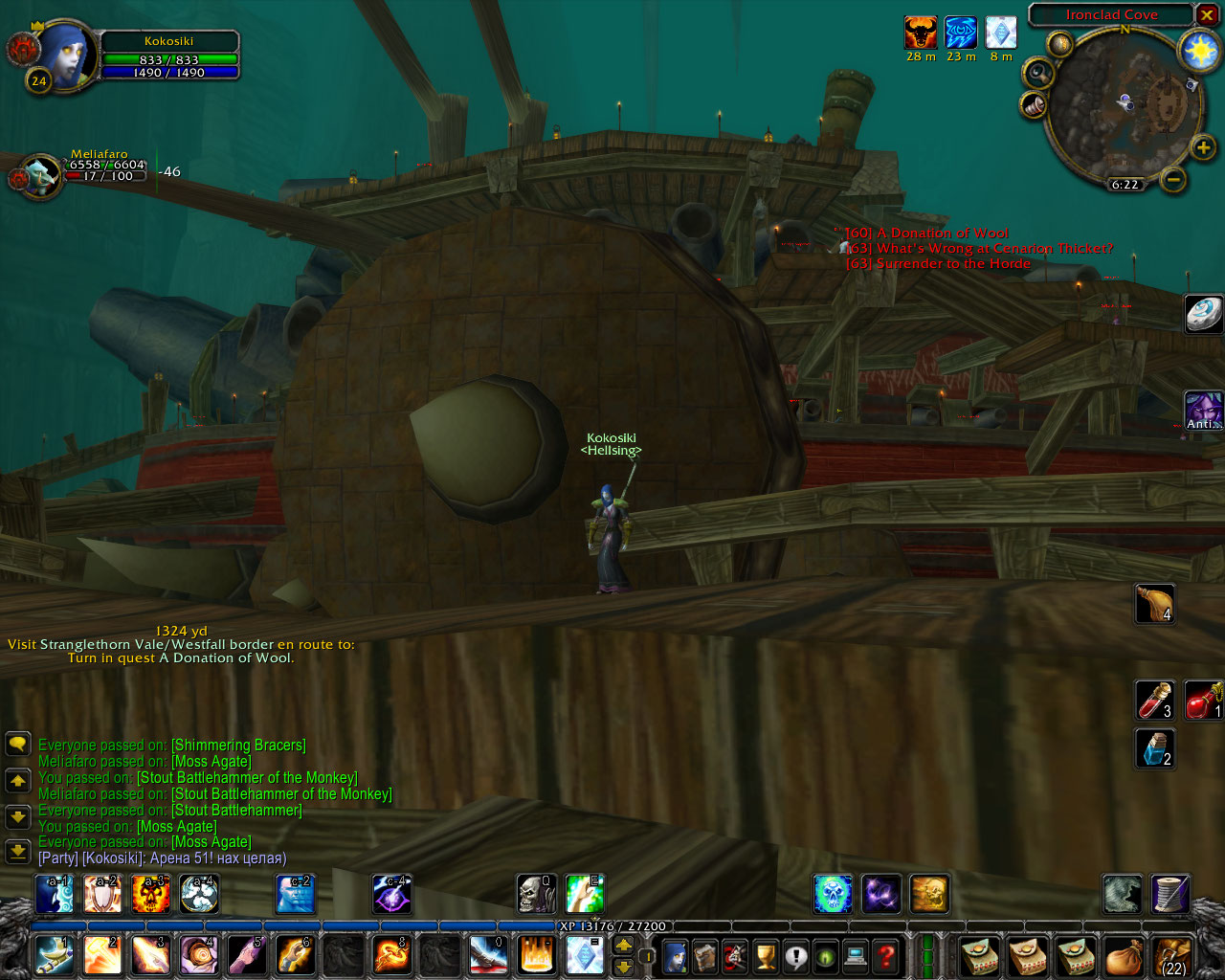Use the spool of thread tailoring icon
The image size is (1225, 980).
click(x=1169, y=894)
